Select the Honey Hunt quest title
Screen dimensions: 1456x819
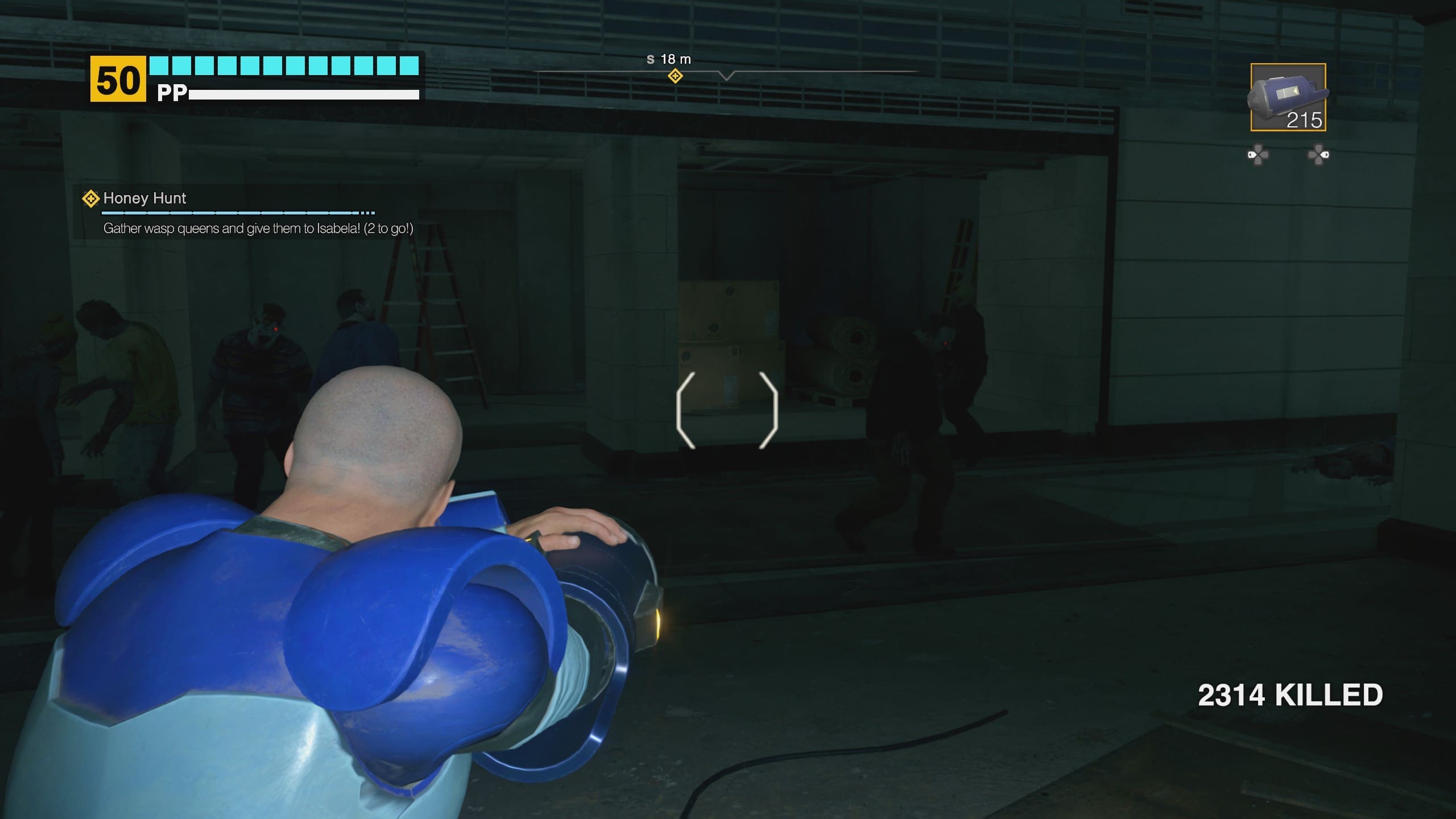(x=144, y=198)
